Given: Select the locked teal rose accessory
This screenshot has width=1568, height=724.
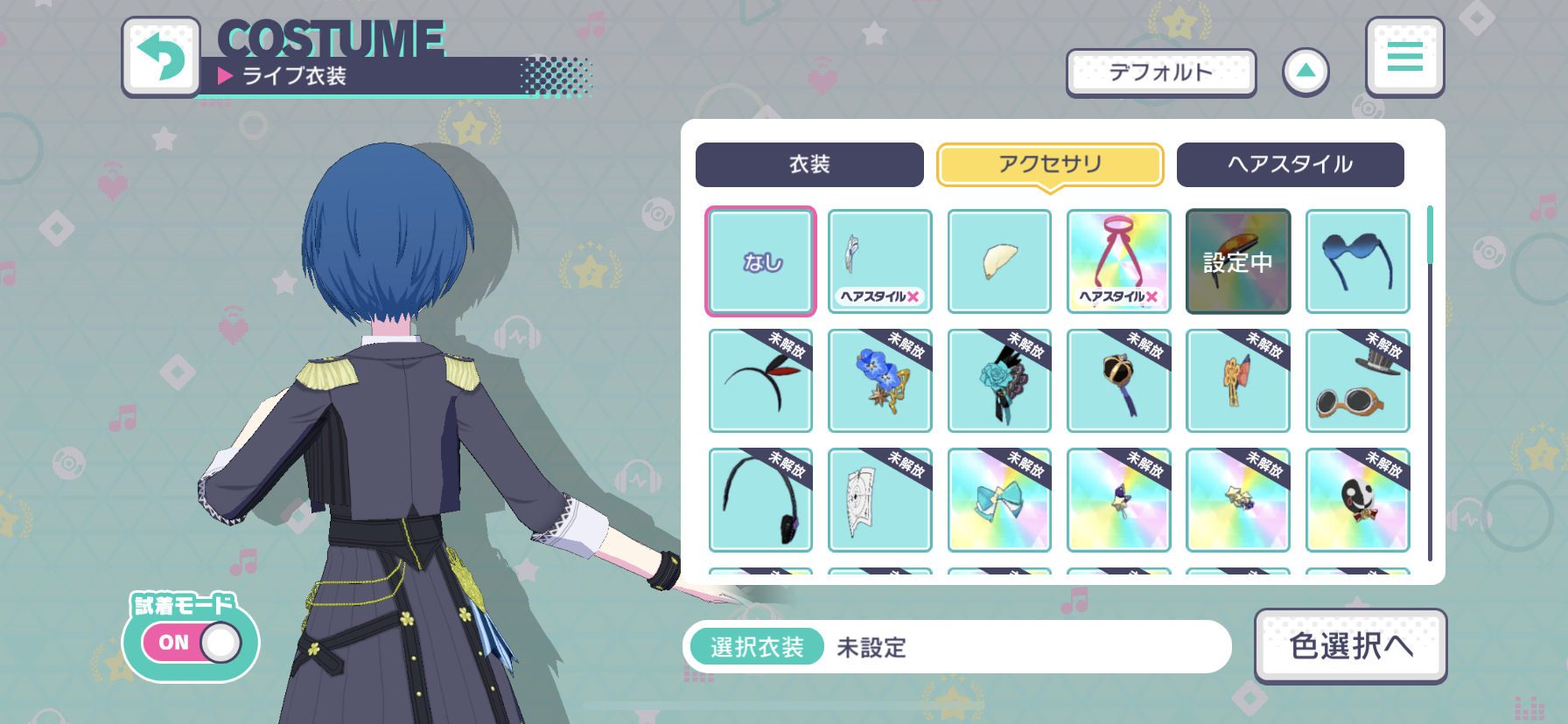Looking at the screenshot, I should pos(999,381).
